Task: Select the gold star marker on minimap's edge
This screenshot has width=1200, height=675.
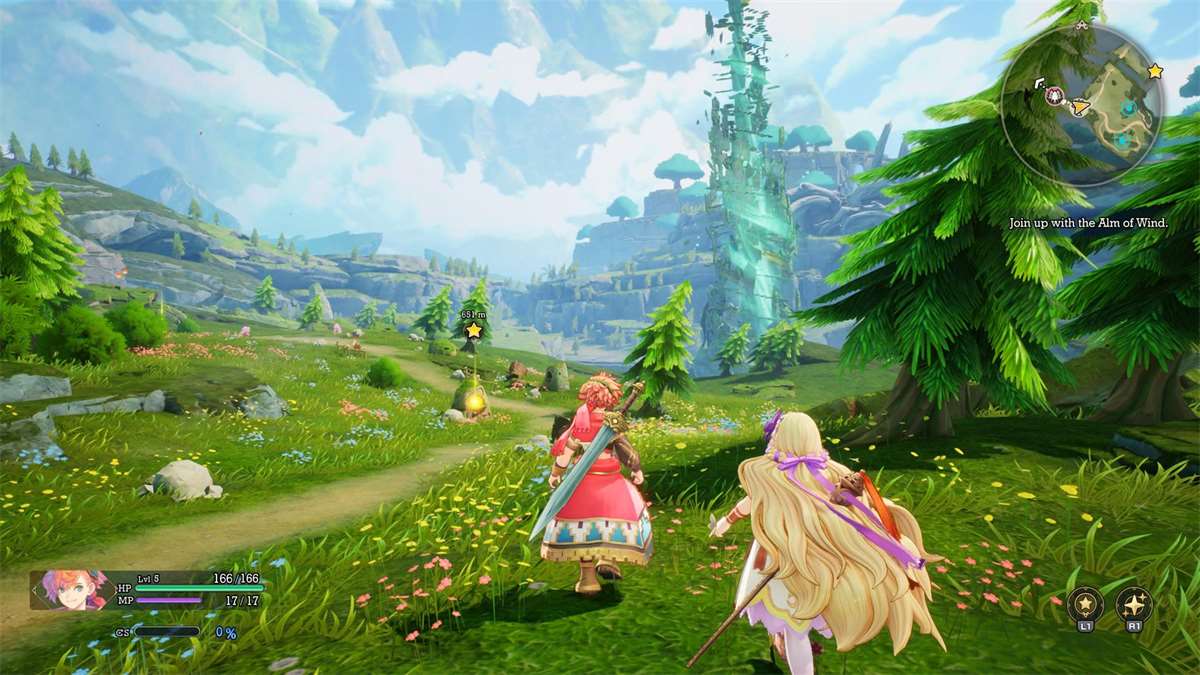Action: pos(1155,71)
